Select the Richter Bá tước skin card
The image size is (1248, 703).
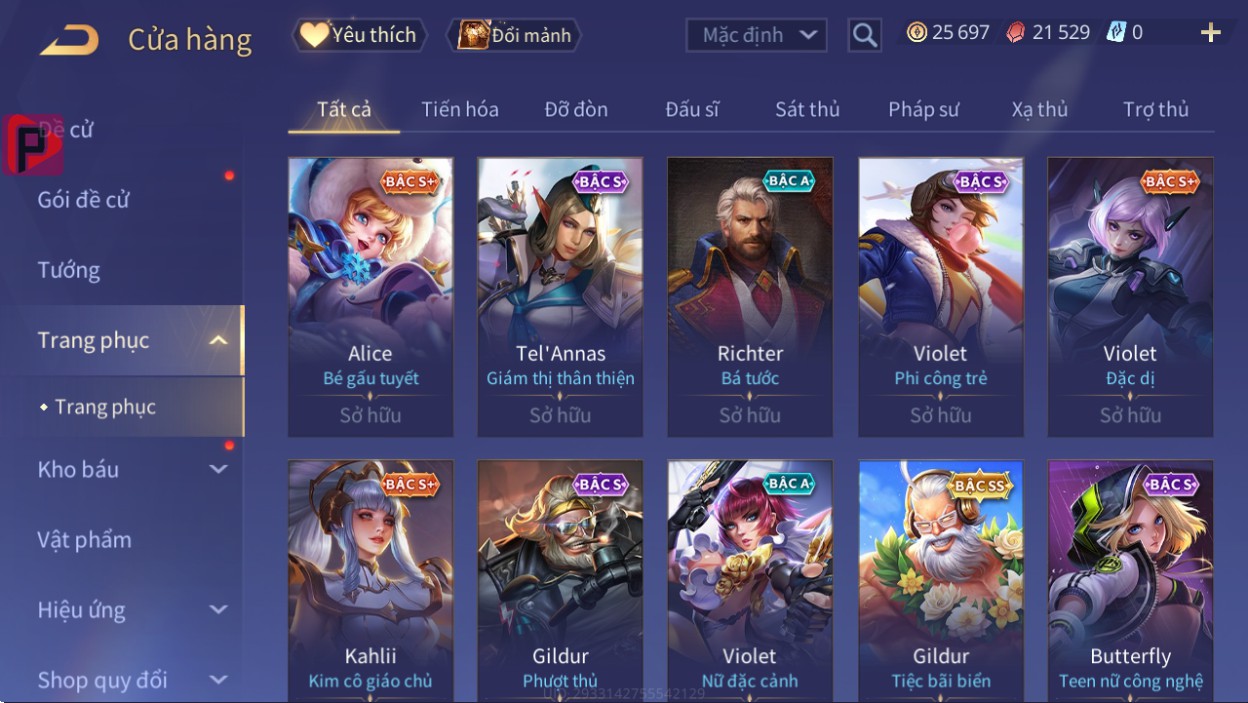[750, 297]
